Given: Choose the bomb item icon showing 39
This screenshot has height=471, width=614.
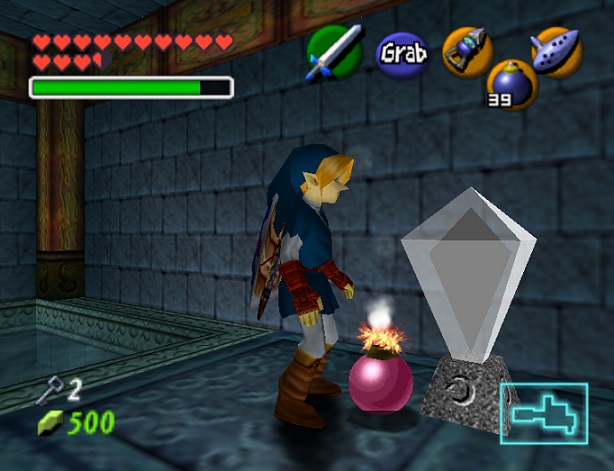Looking at the screenshot, I should tap(512, 84).
